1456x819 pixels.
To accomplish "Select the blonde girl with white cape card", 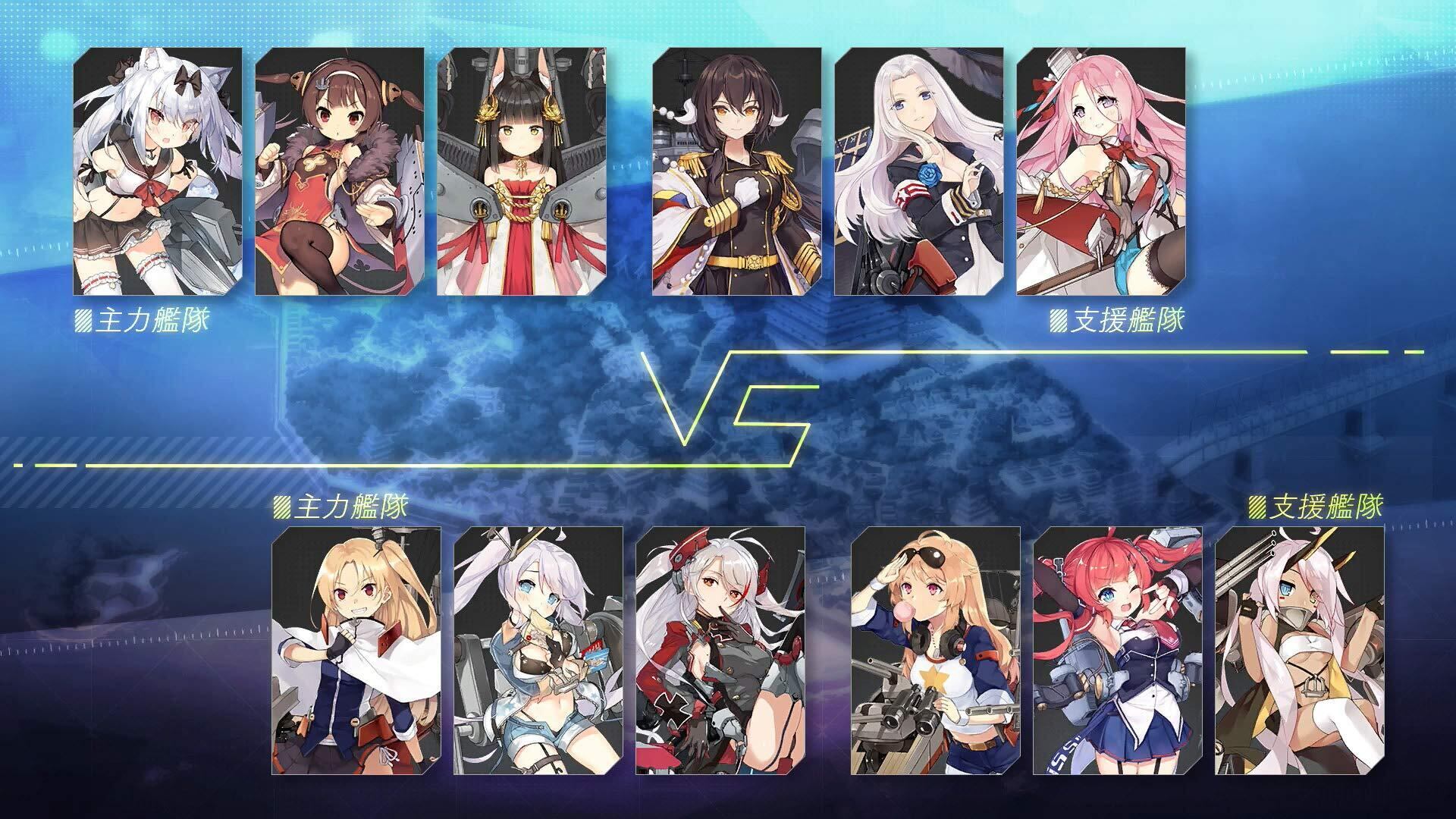I will (x=356, y=651).
